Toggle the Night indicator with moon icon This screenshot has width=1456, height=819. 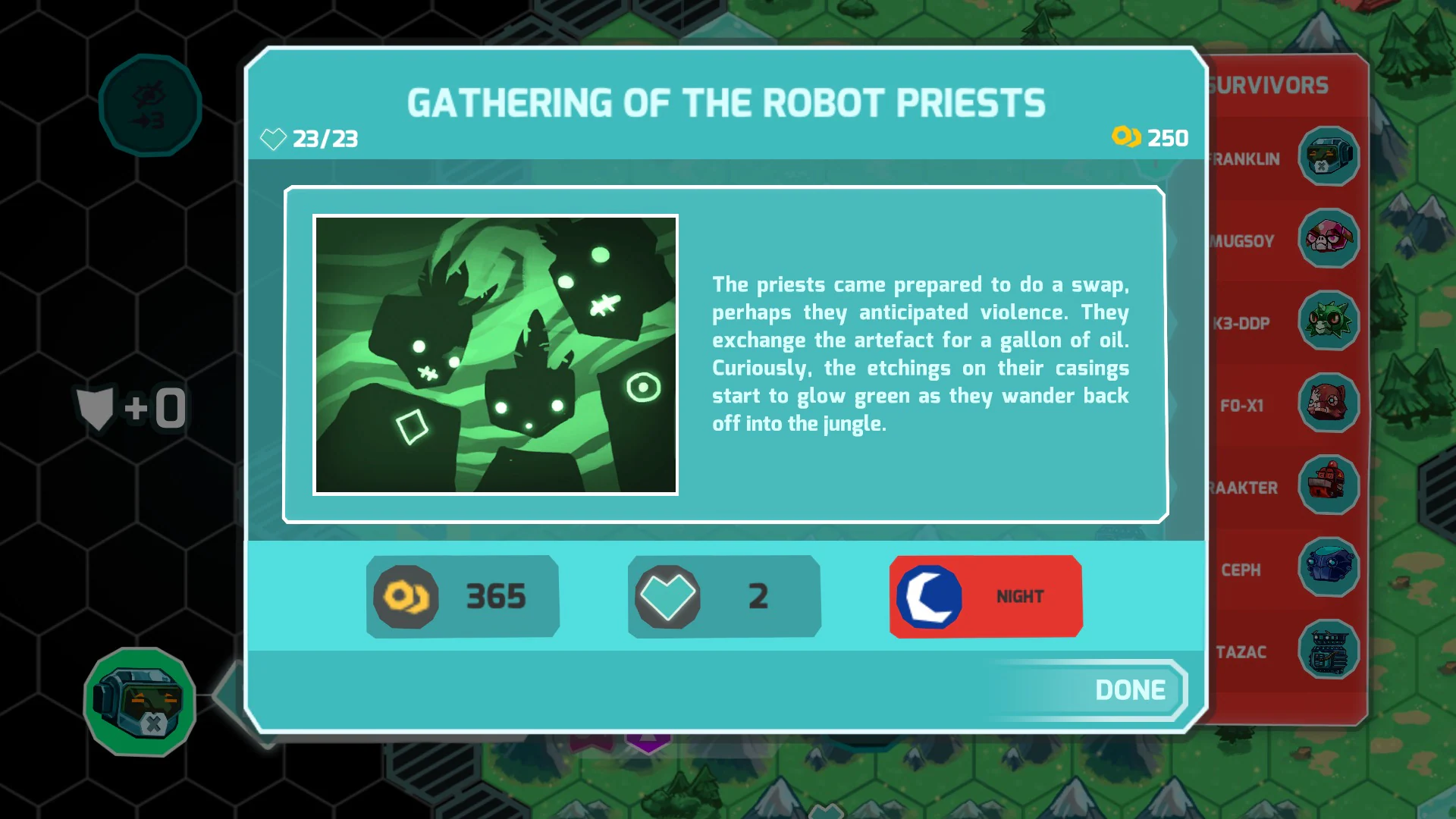tap(985, 596)
